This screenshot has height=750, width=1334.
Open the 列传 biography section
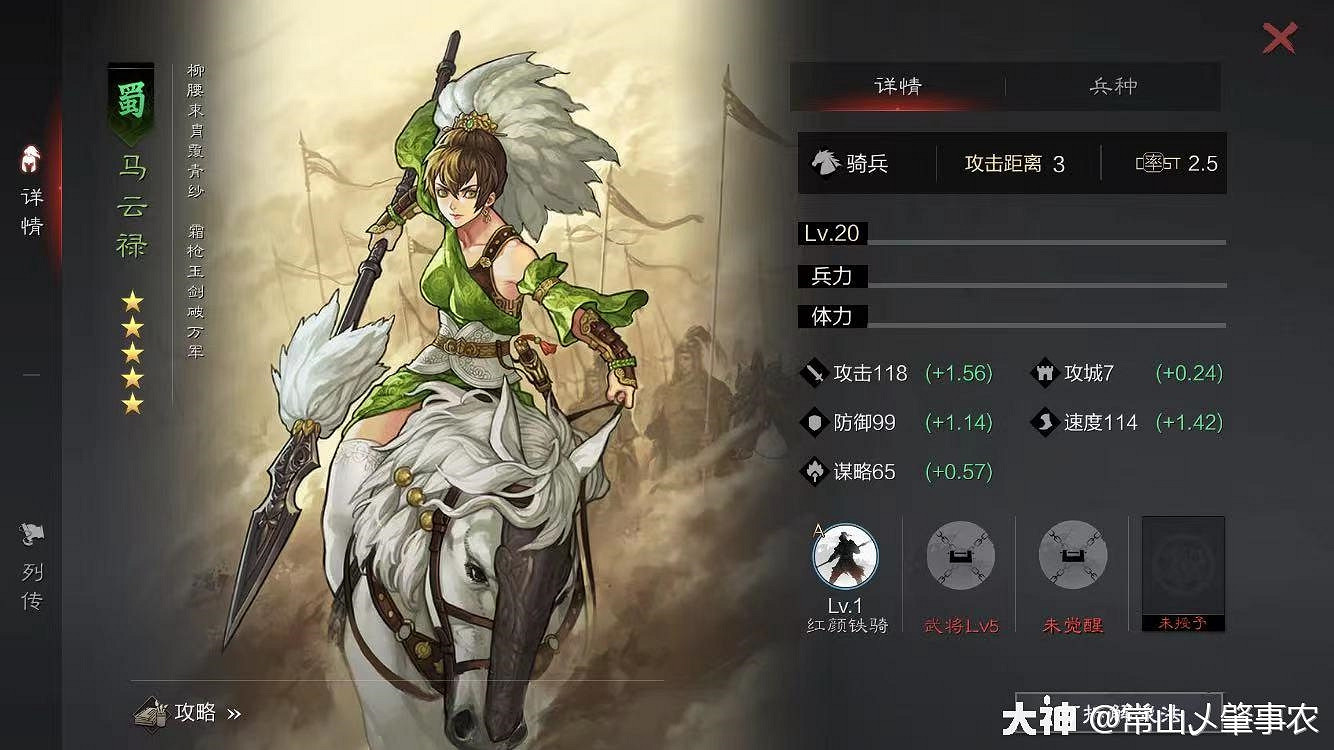(x=30, y=565)
